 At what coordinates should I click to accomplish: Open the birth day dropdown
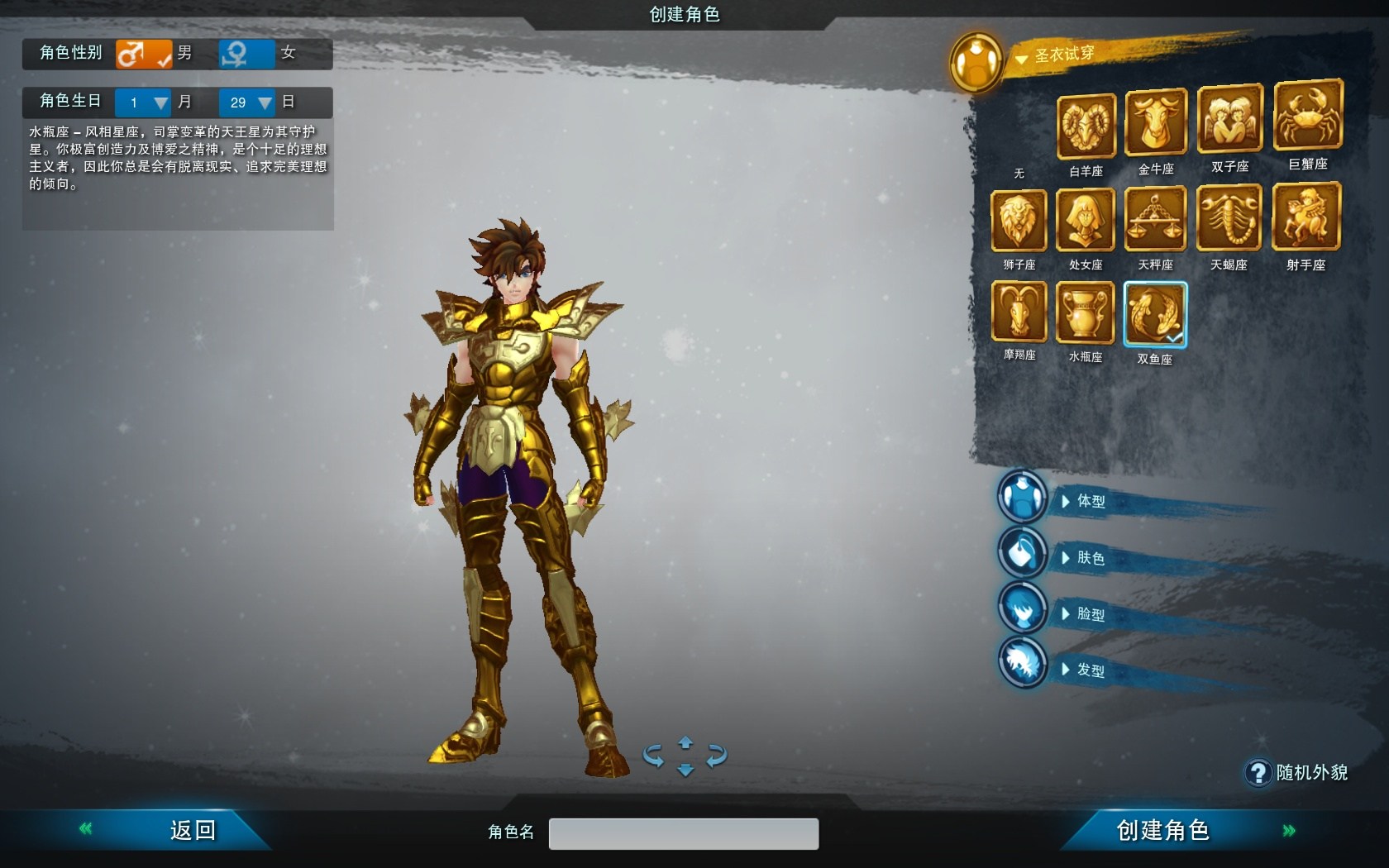click(264, 103)
